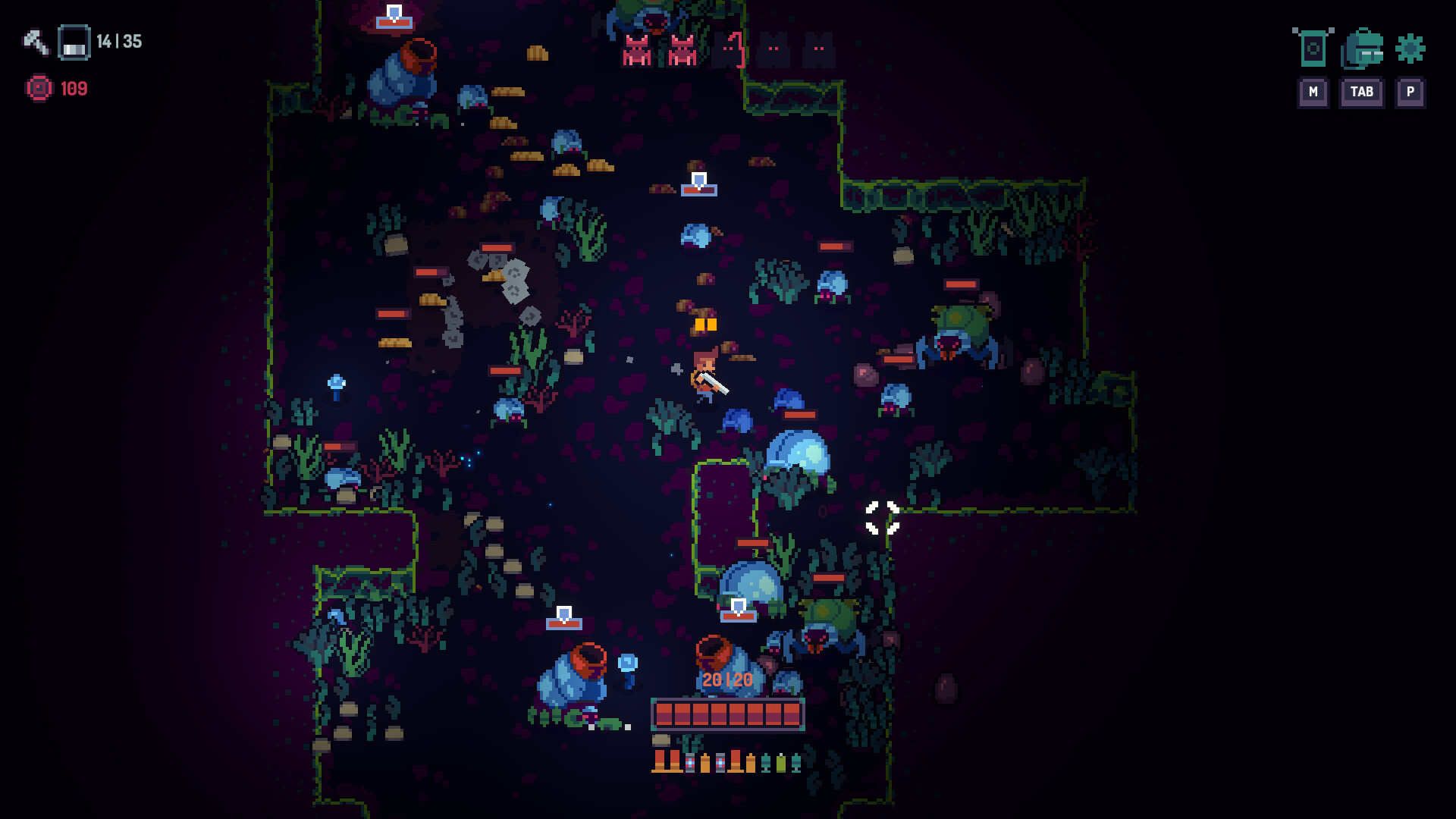Select the teal syringe consumable icon
This screenshot has height=819, width=1456.
tap(766, 762)
